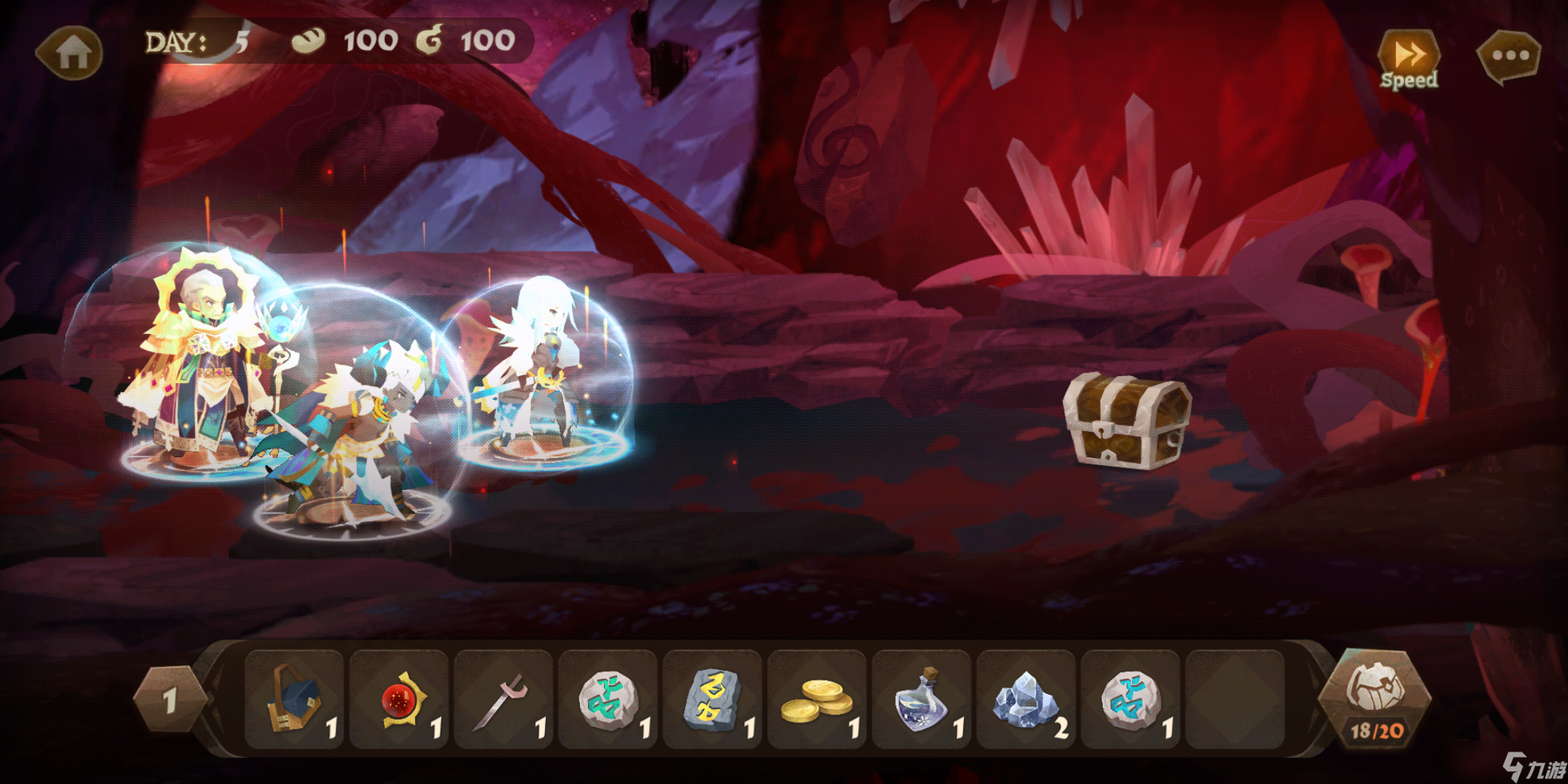Open the speech bubble chat menu
This screenshot has width=1568, height=784.
1510,56
